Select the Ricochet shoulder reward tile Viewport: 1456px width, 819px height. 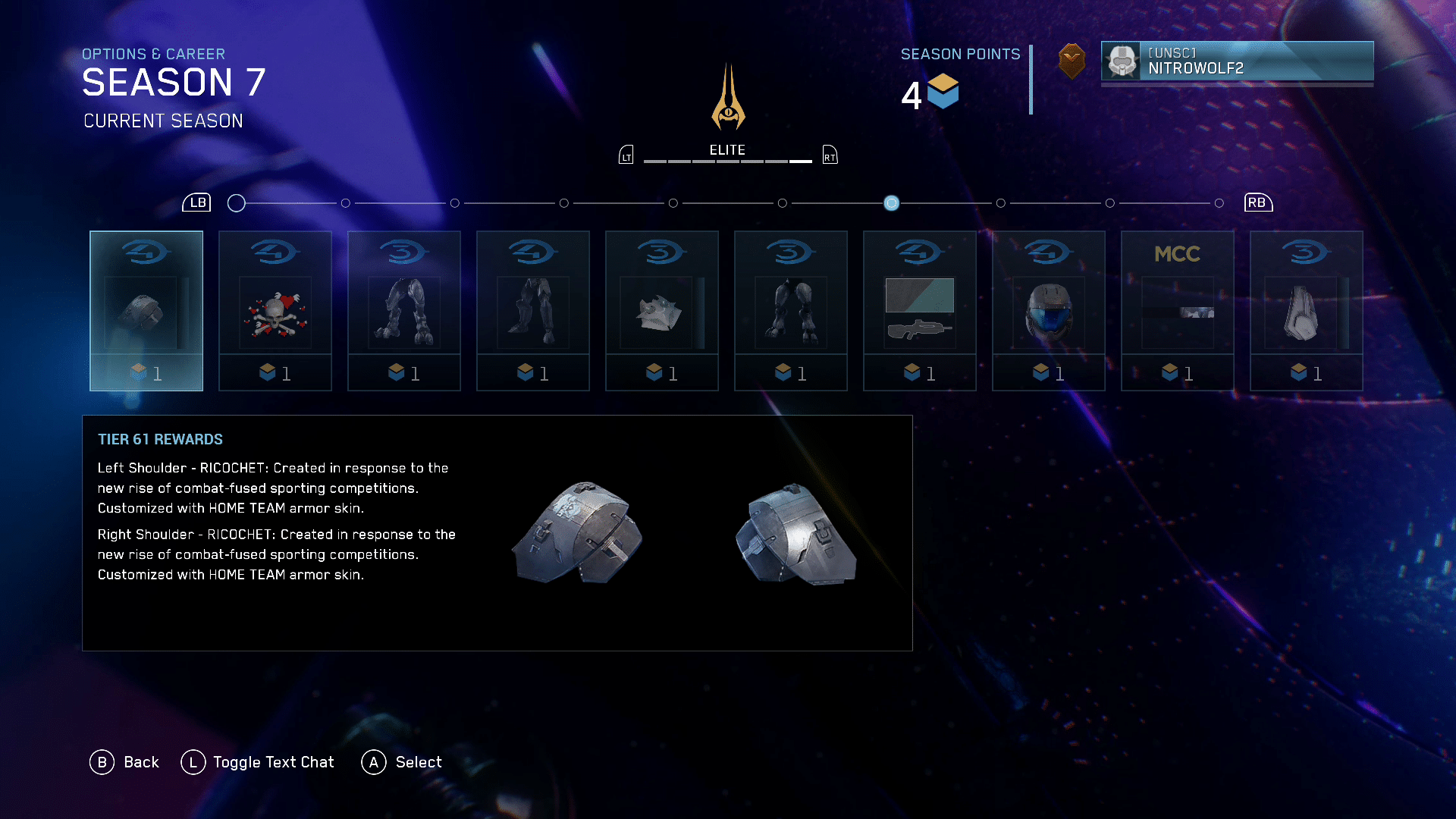(146, 311)
